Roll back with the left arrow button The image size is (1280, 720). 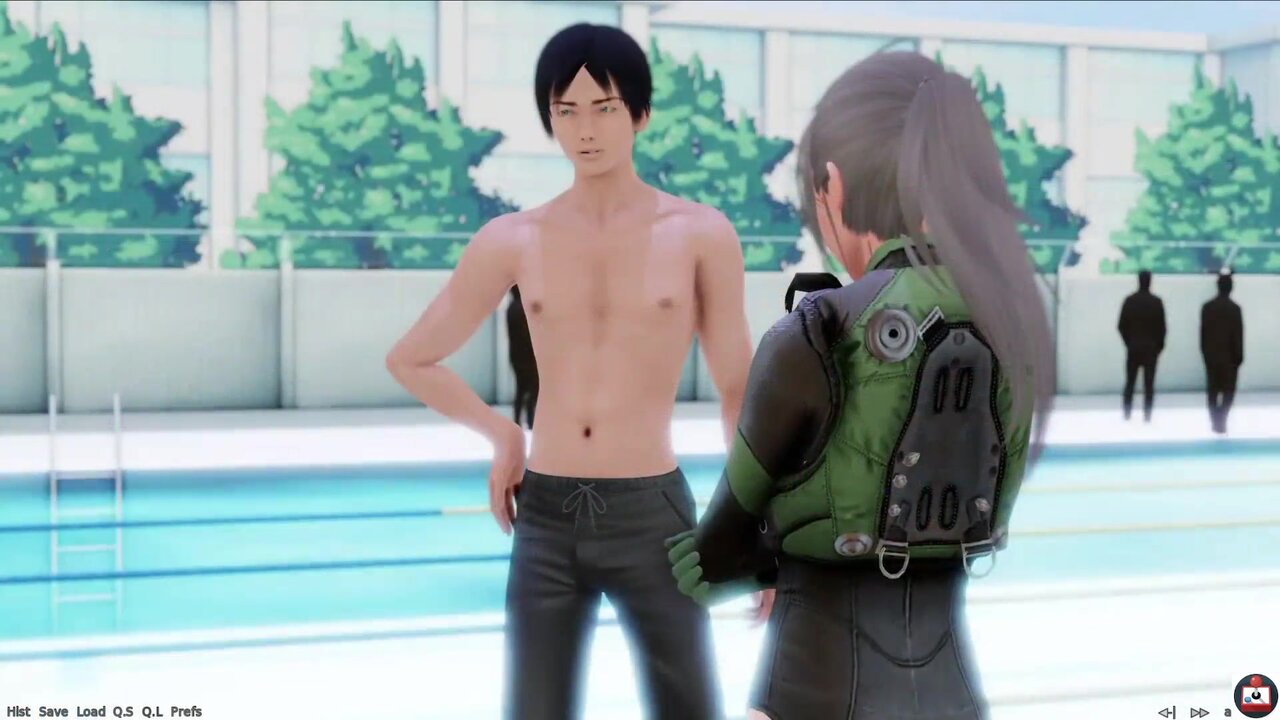pos(1166,712)
